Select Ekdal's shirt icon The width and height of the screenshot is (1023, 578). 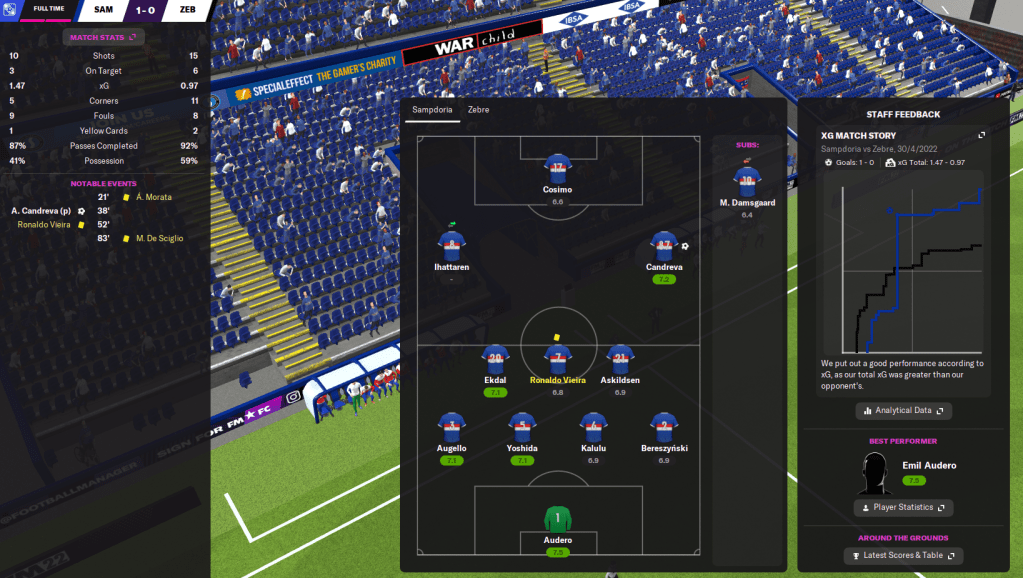coord(495,359)
